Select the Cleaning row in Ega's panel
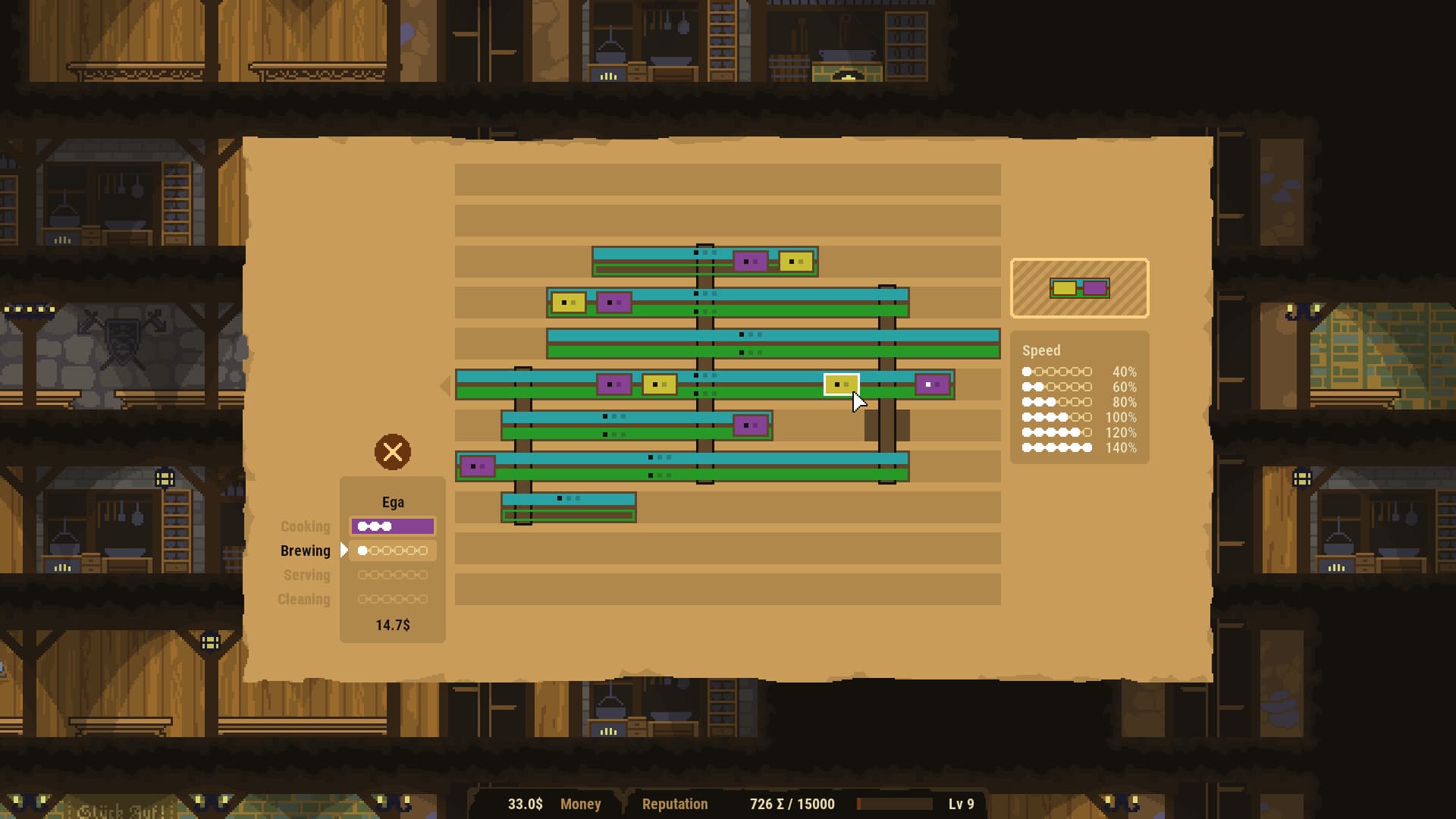 point(392,599)
